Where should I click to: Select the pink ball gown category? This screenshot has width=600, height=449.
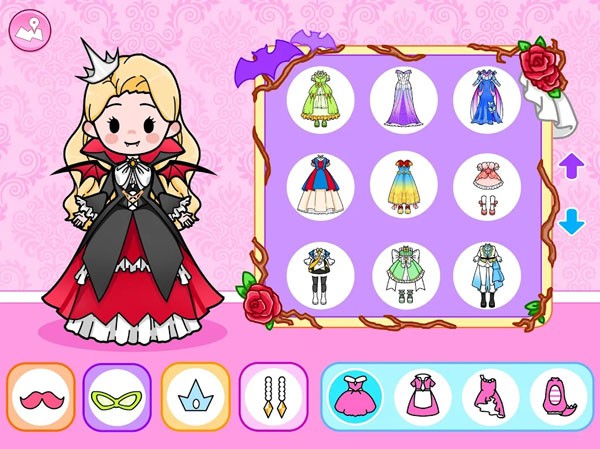(355, 397)
